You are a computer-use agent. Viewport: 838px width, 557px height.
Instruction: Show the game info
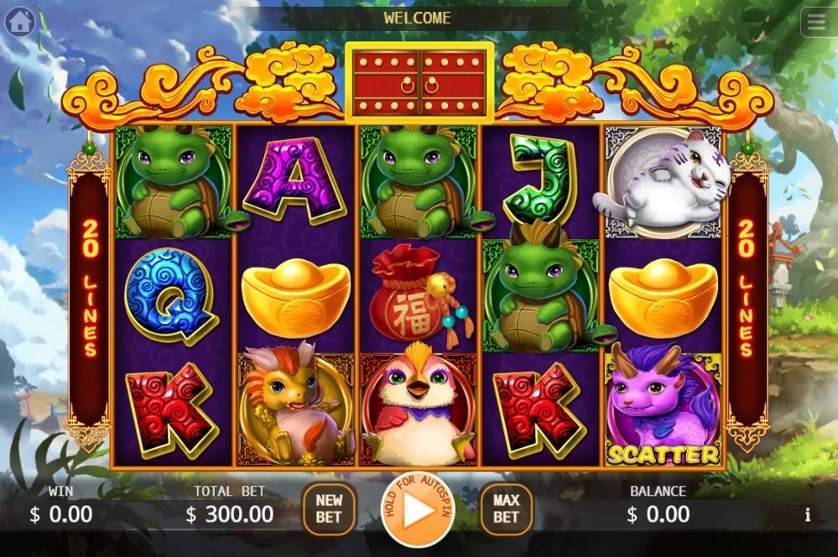pyautogui.click(x=808, y=516)
